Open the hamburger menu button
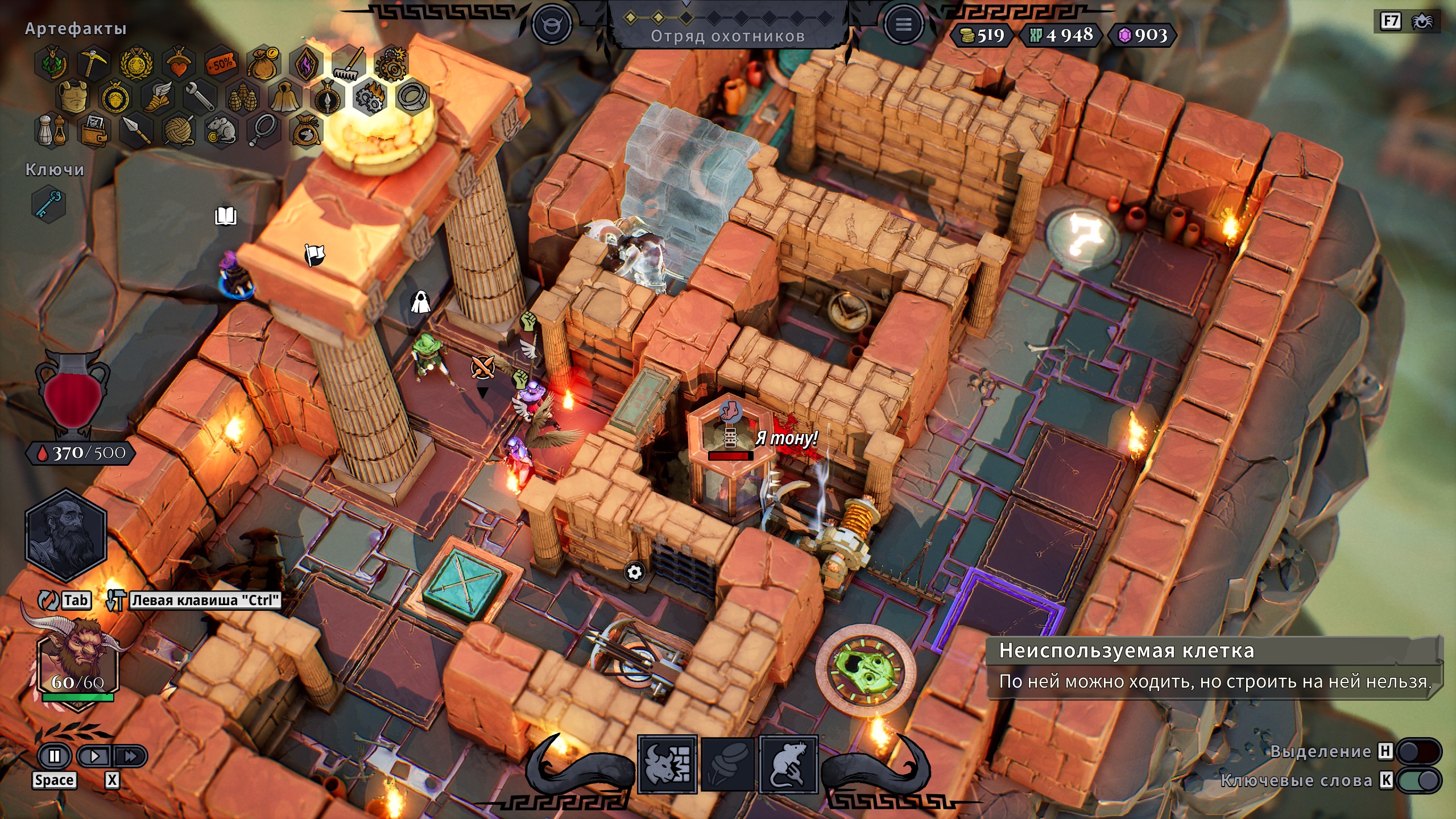Image resolution: width=1456 pixels, height=819 pixels. pos(903,24)
